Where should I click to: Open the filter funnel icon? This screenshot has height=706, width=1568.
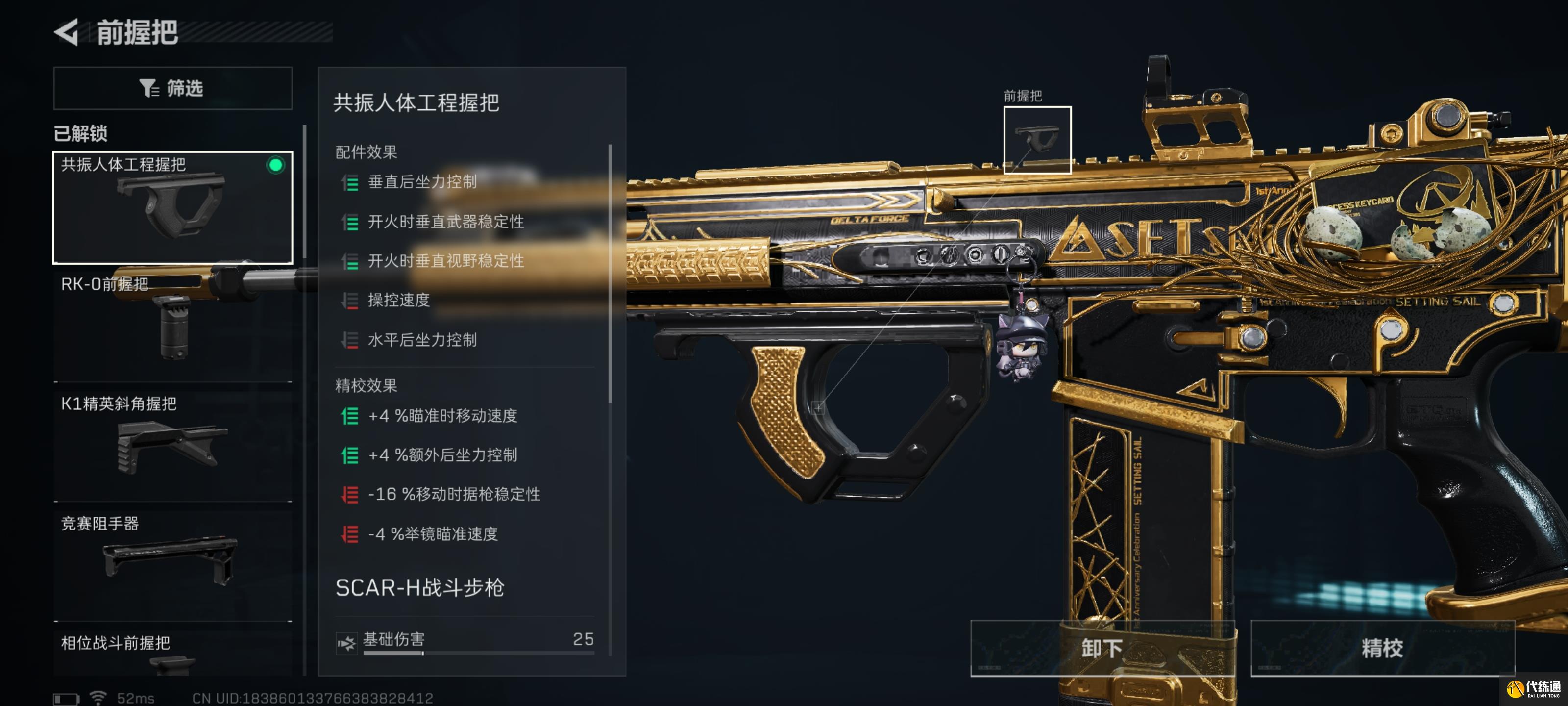148,88
